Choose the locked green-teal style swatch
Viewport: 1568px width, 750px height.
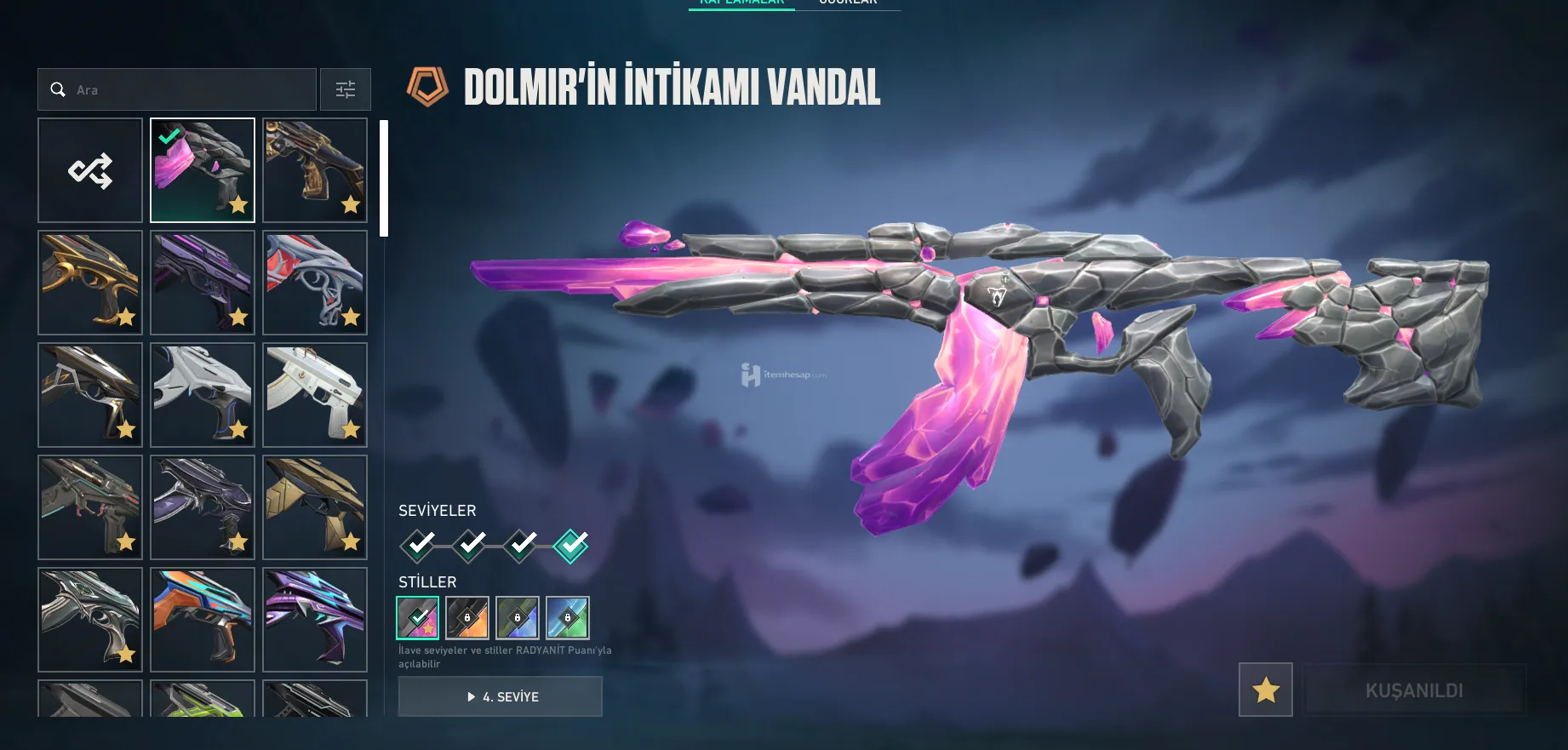click(x=568, y=617)
